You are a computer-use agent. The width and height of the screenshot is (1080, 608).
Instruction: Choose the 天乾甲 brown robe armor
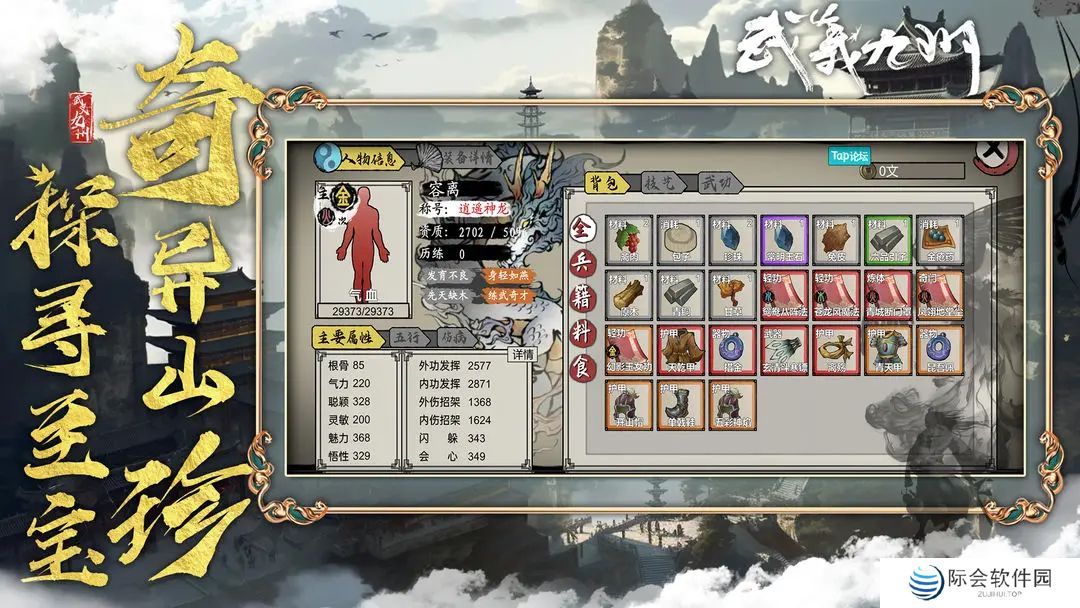[681, 348]
